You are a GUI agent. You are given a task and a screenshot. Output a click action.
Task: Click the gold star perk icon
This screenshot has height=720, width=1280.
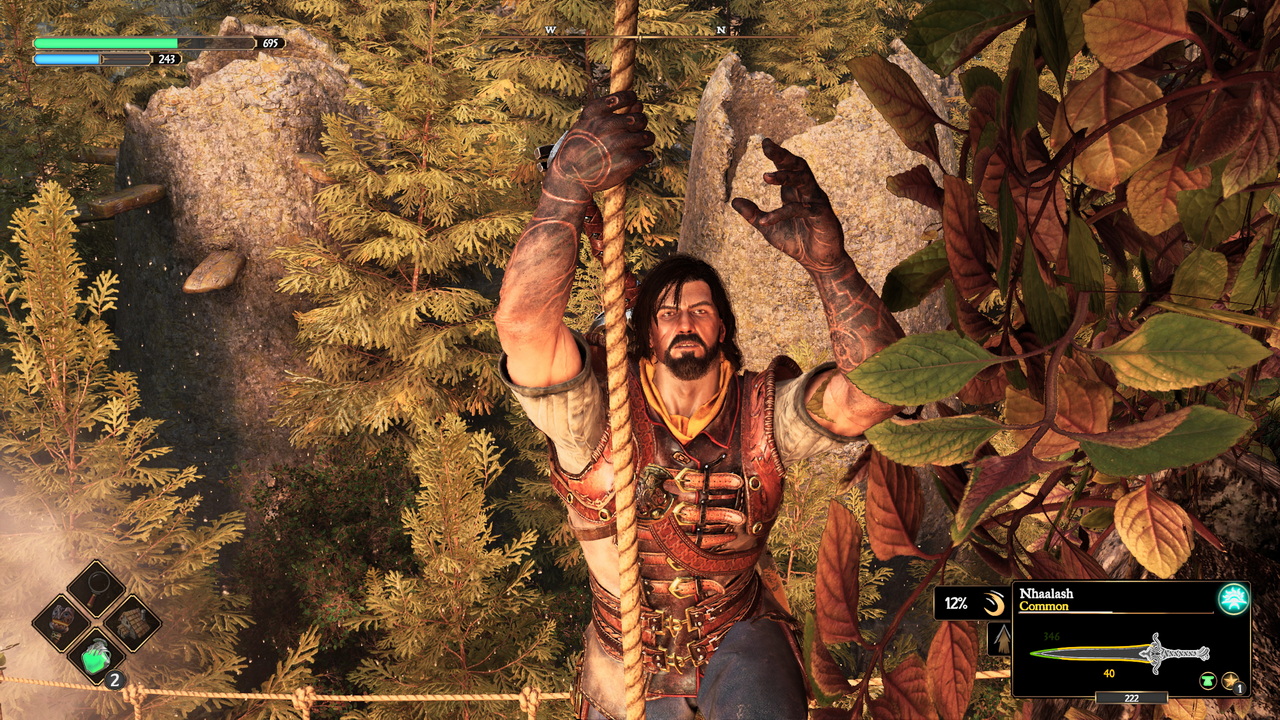tap(1231, 681)
